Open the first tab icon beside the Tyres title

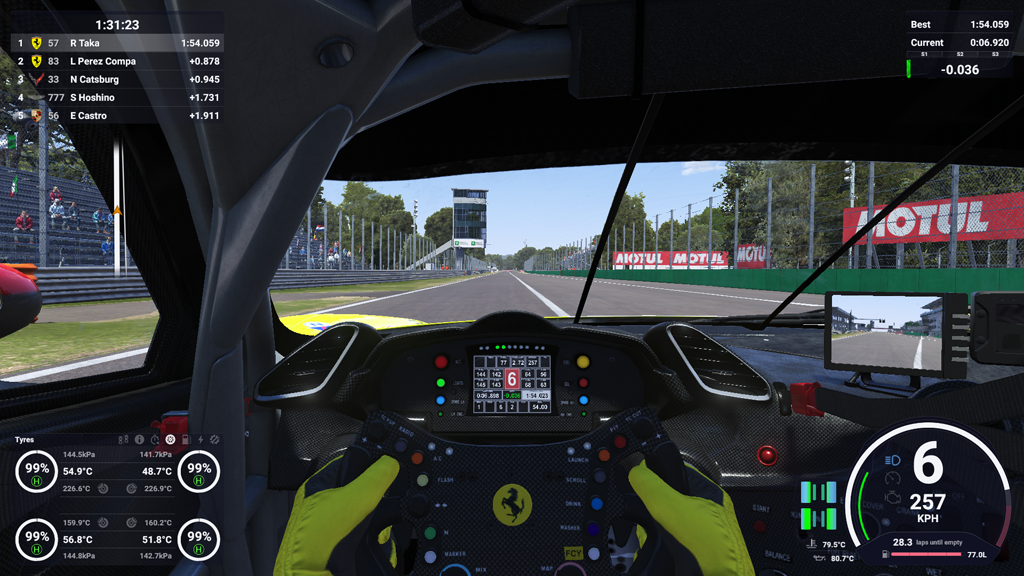[125, 440]
